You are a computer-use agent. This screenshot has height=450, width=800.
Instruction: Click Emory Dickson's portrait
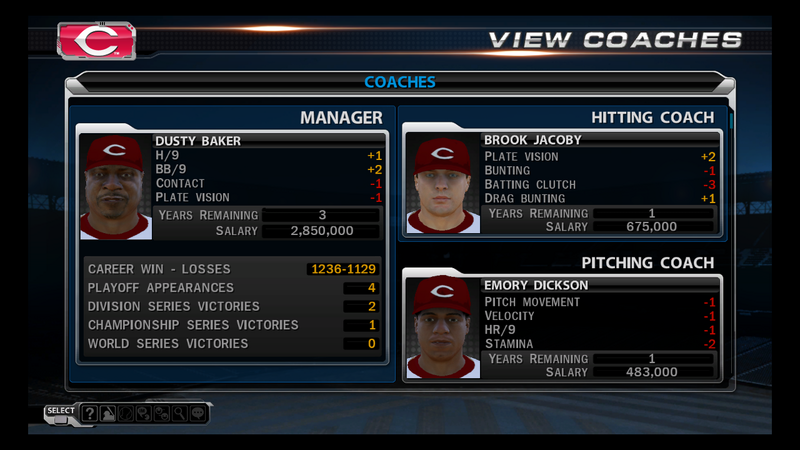pos(442,330)
